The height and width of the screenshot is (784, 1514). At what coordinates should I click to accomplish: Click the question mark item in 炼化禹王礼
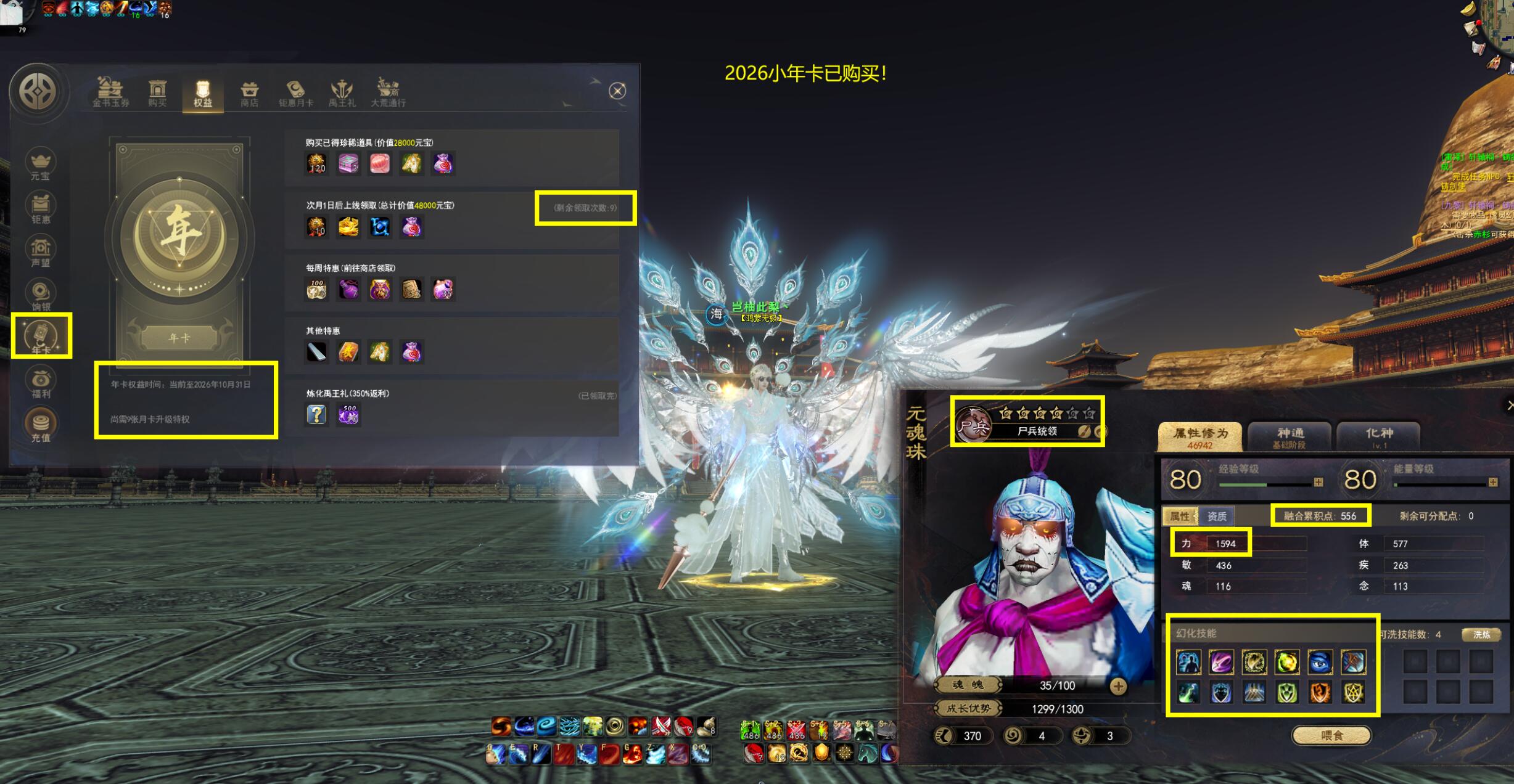point(316,414)
